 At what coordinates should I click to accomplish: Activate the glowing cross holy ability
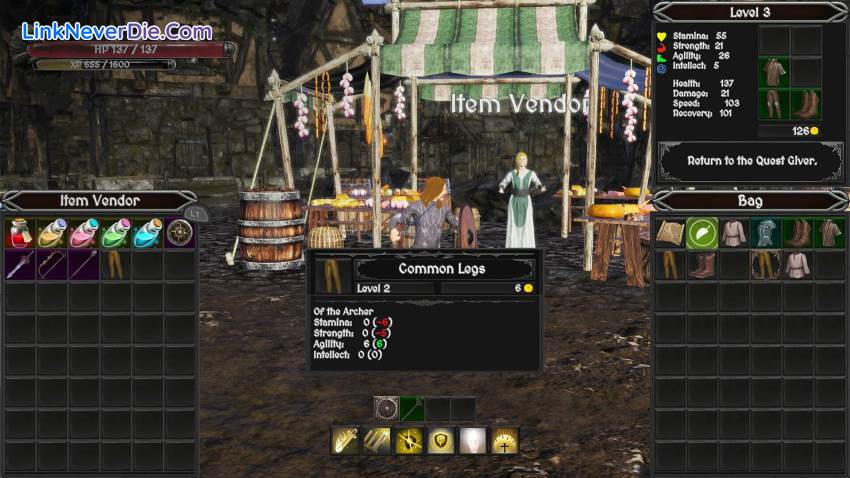505,441
